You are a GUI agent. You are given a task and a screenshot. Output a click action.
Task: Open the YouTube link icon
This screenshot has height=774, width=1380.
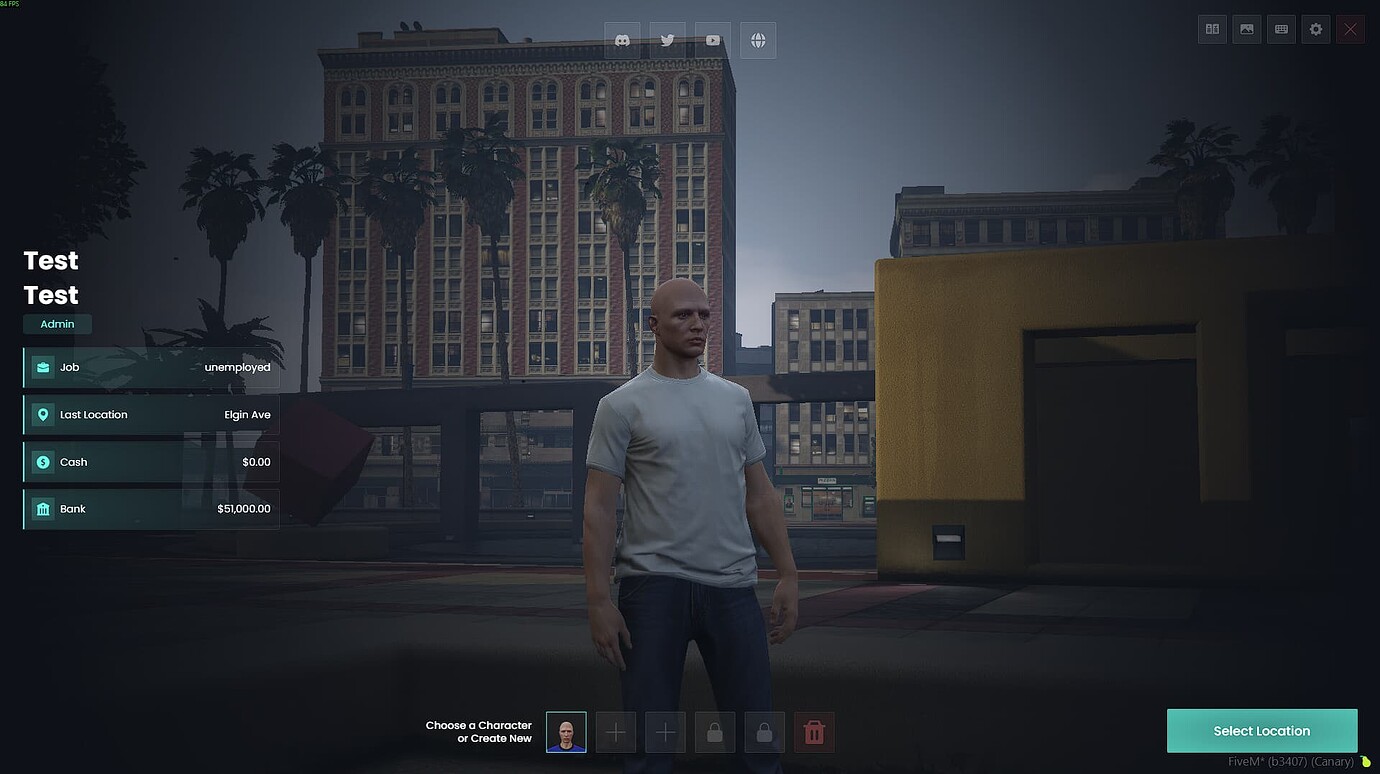pos(712,40)
